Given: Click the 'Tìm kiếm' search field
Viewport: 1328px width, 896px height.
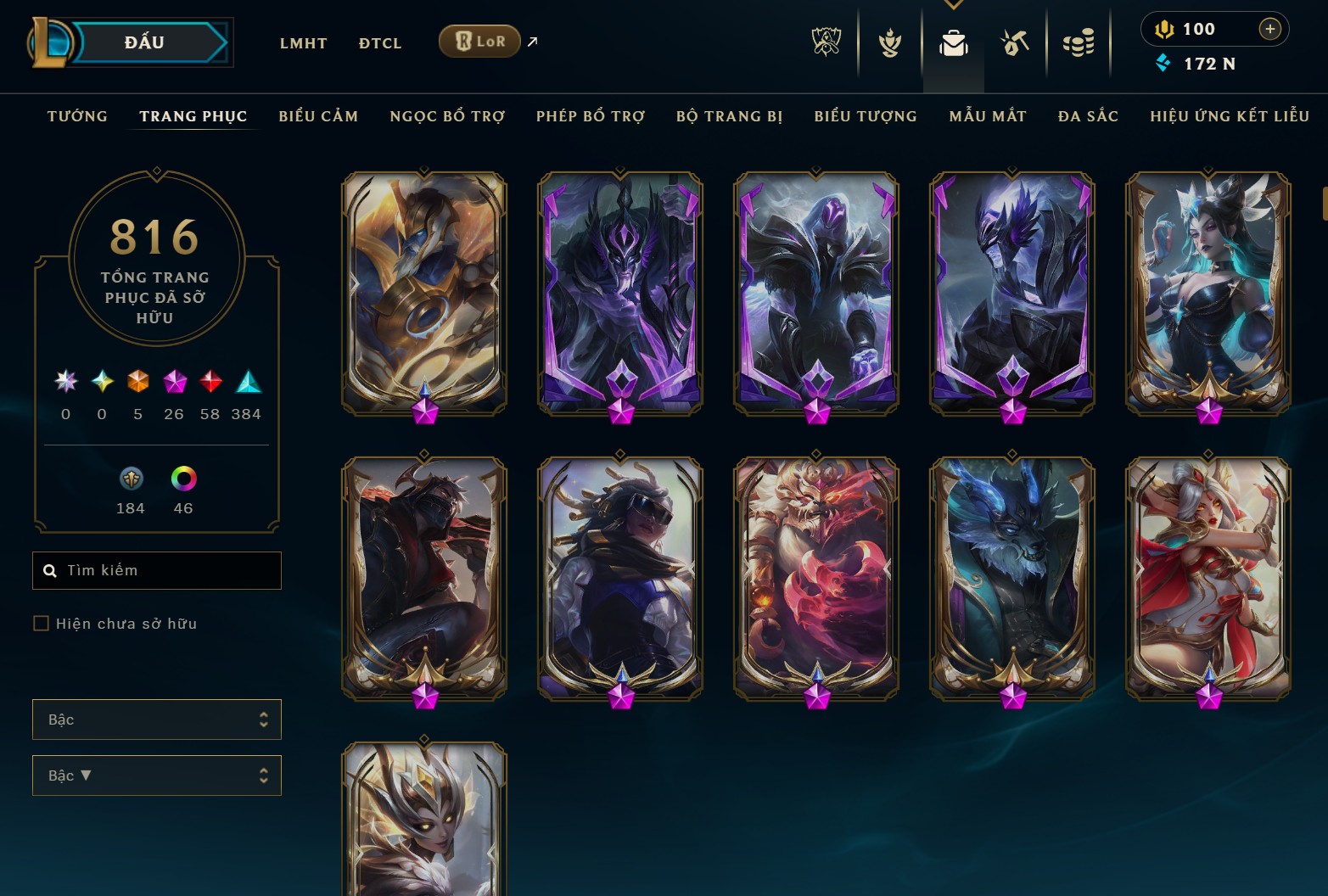Looking at the screenshot, I should 156,570.
